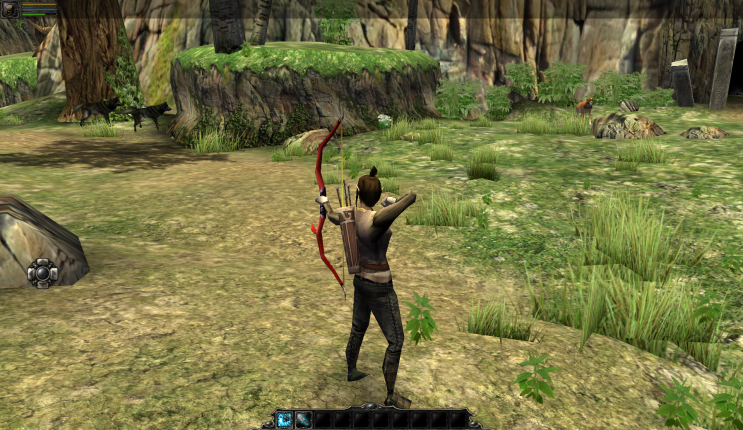Open the round metal cross-shaped menu button
The image size is (743, 430).
click(x=43, y=272)
